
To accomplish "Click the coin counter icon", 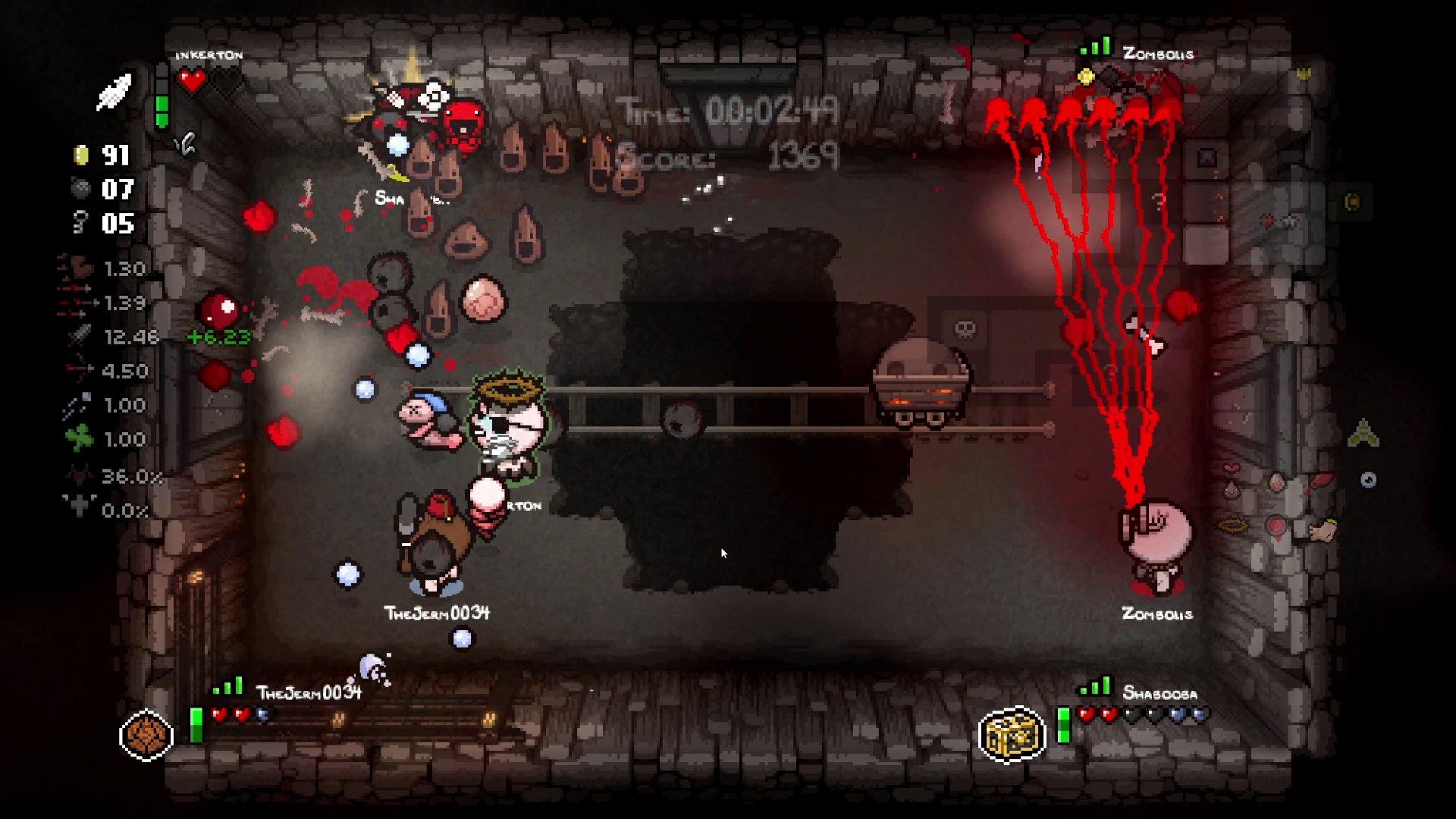I will click(x=80, y=154).
